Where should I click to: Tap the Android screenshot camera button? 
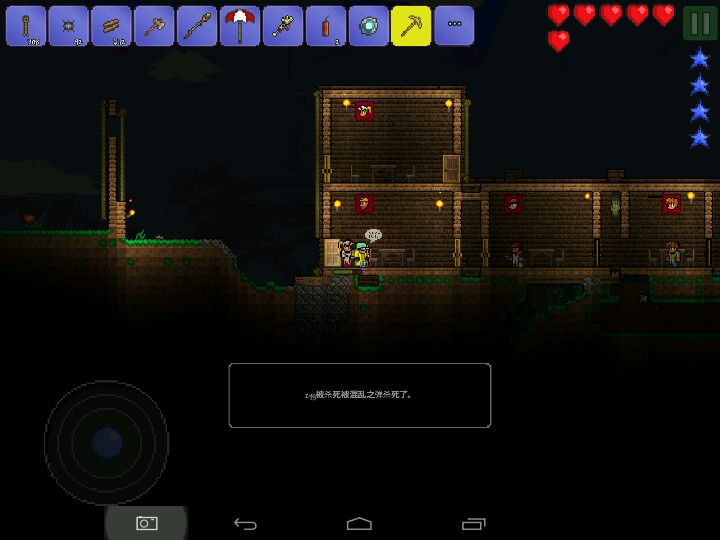pyautogui.click(x=147, y=523)
